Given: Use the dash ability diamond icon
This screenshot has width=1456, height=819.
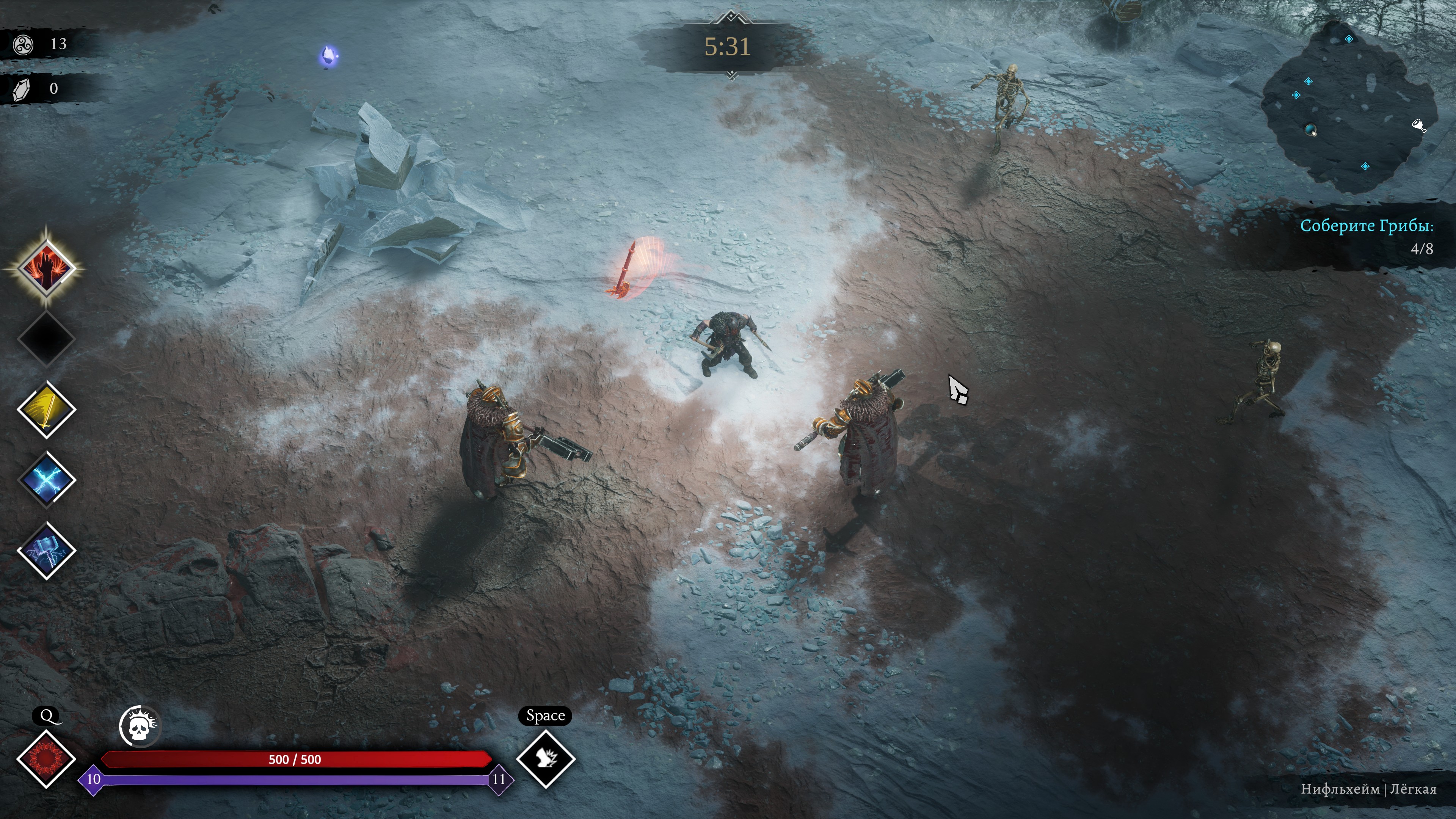Looking at the screenshot, I should point(546,759).
